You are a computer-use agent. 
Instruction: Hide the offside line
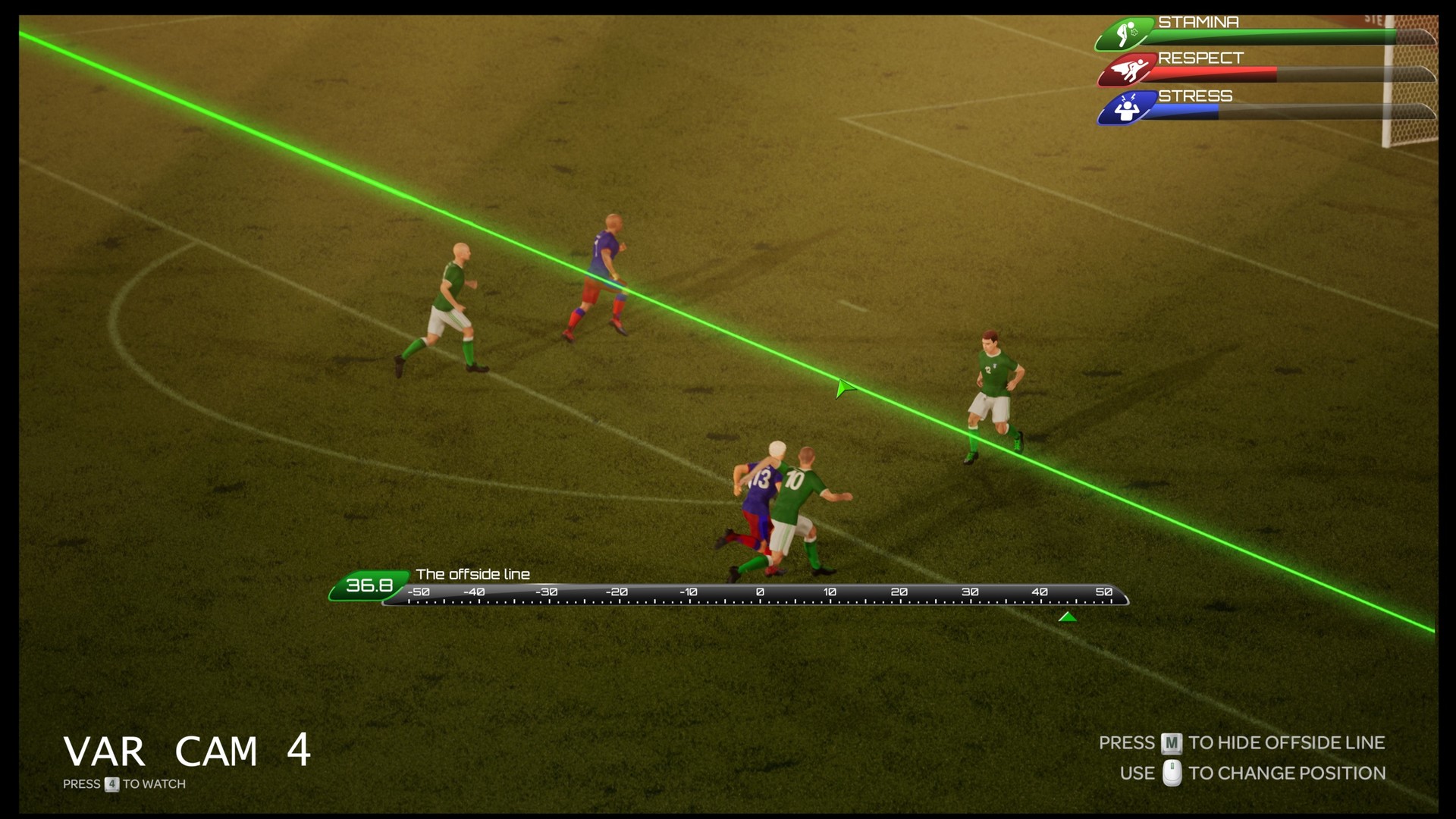point(1170,744)
